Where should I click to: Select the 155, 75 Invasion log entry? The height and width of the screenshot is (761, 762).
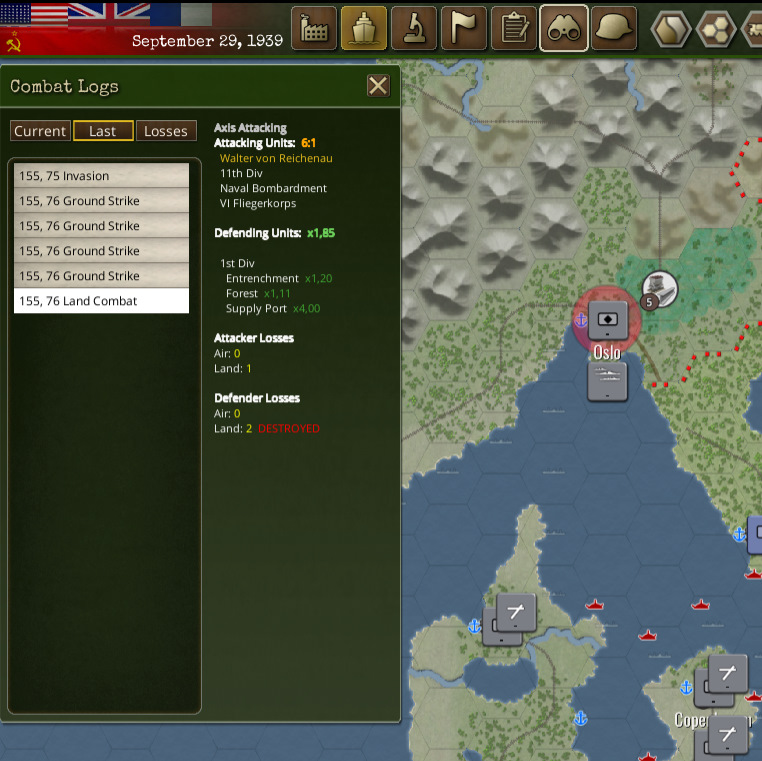coord(101,176)
